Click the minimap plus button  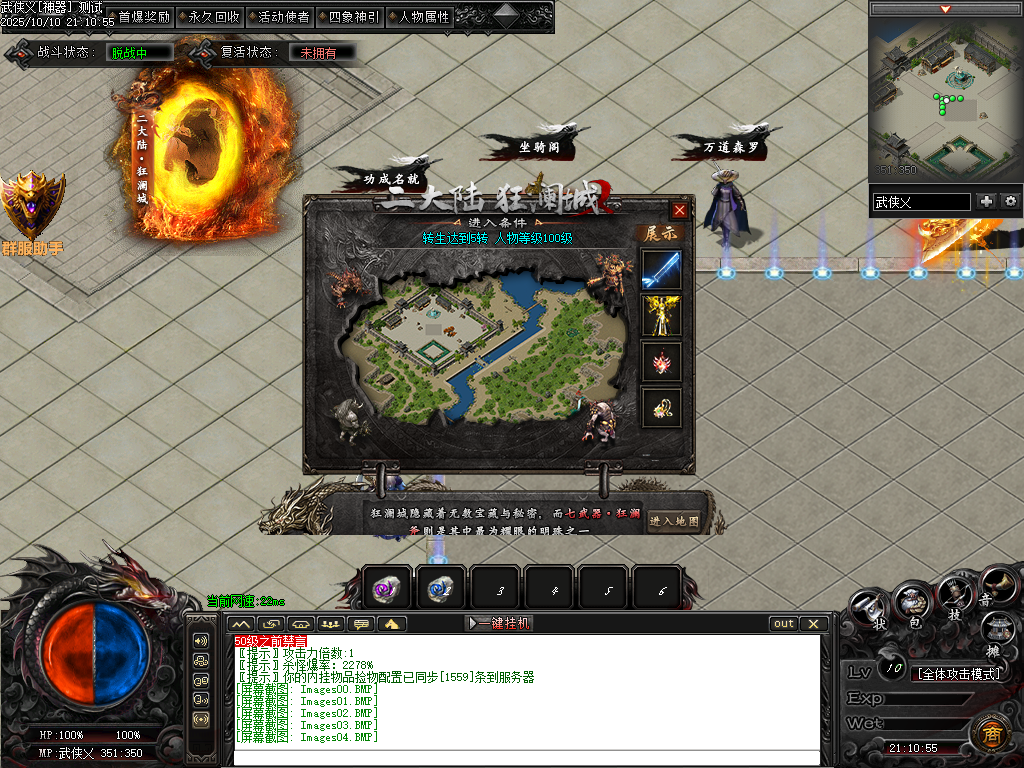coord(987,201)
